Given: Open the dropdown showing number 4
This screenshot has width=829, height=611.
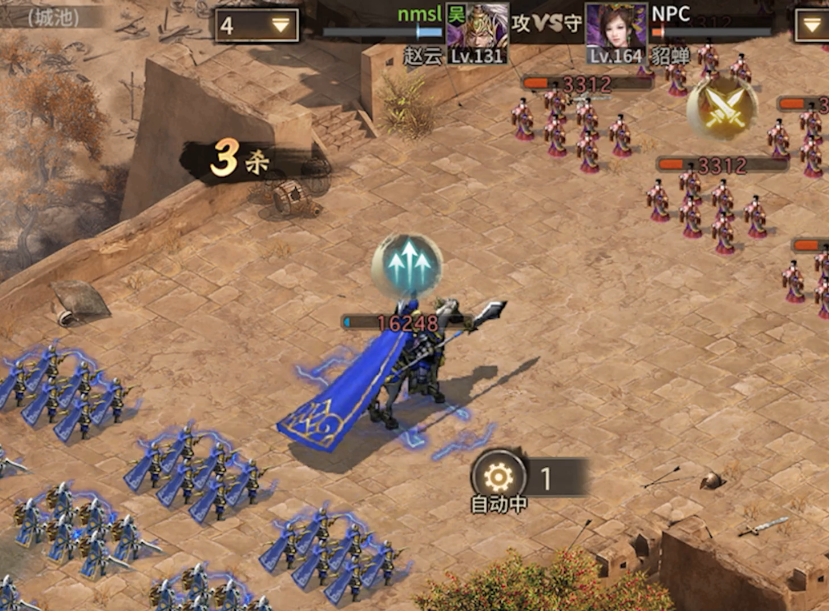Looking at the screenshot, I should click(257, 25).
